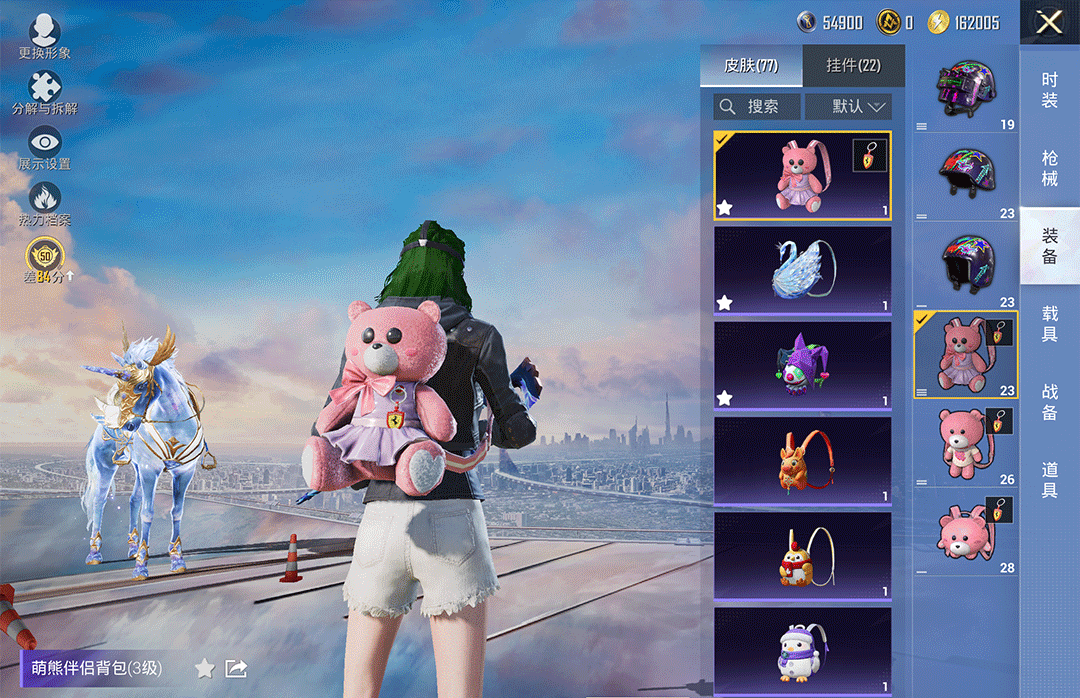Image resolution: width=1080 pixels, height=698 pixels.
Task: Close the inventory screen with X
Action: 1049,22
